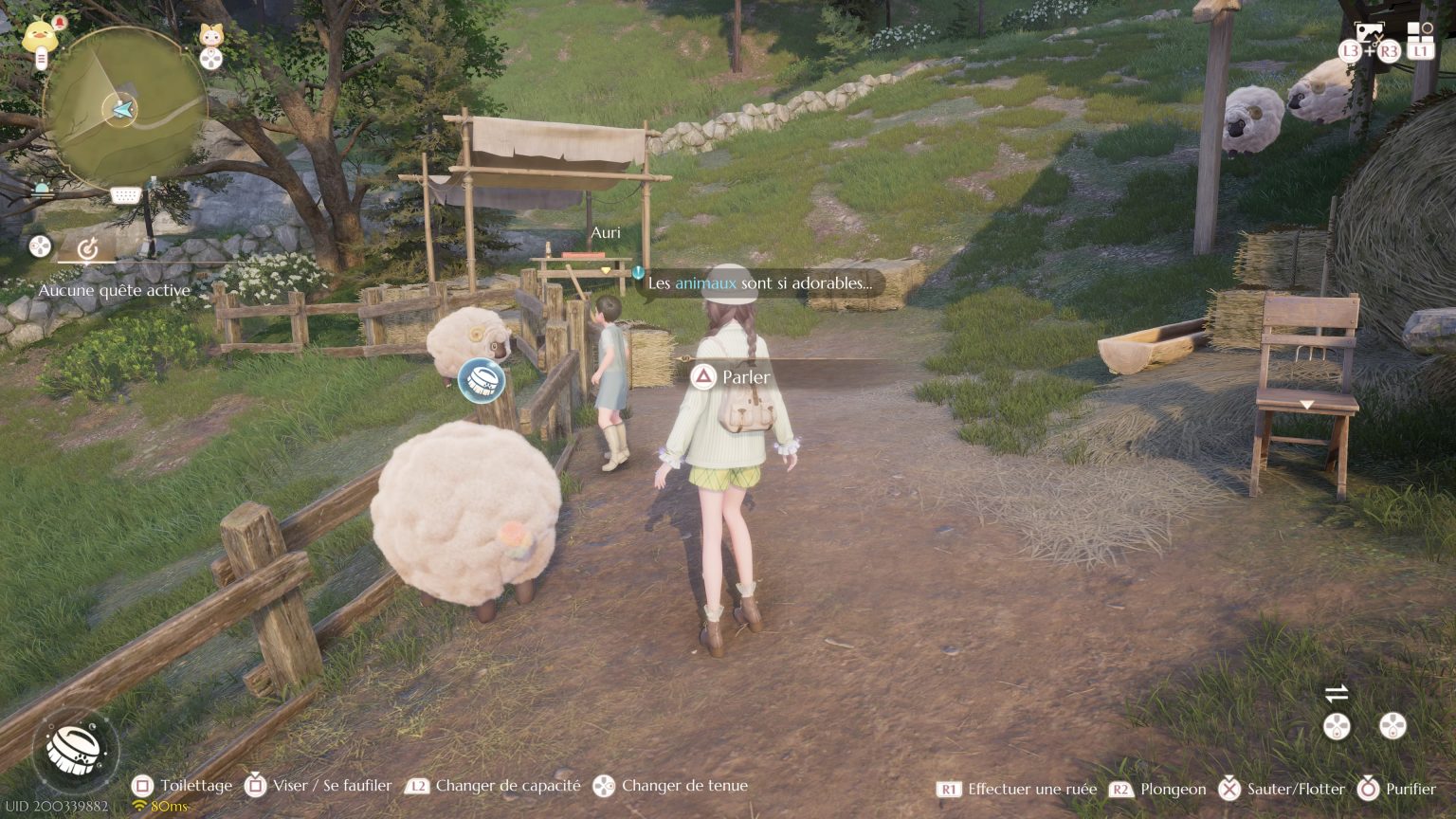Viewport: 1456px width, 819px height.
Task: Toggle the keyboard input icon below the minimap
Action: click(x=124, y=196)
